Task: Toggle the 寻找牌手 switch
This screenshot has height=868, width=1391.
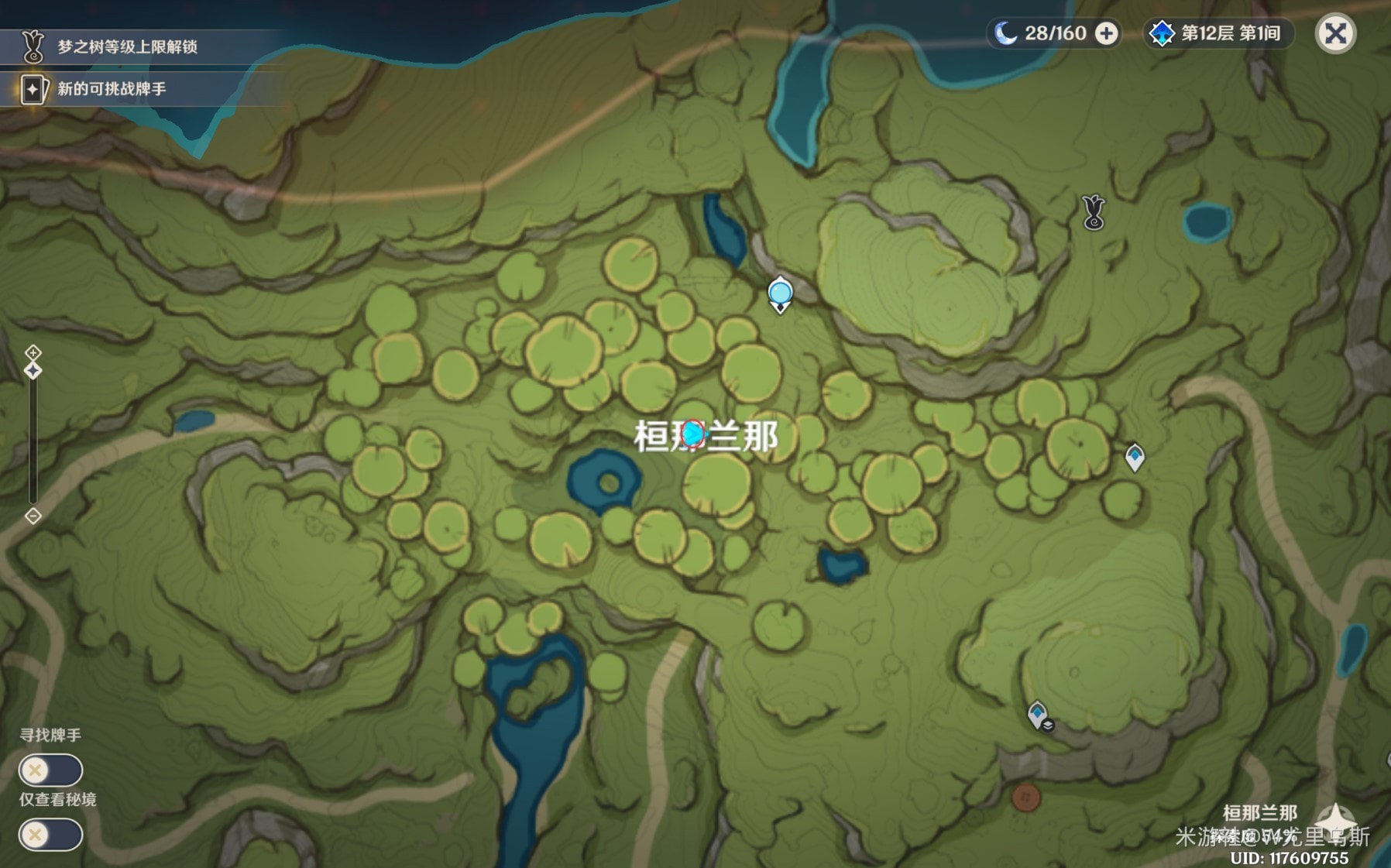Action: tap(51, 770)
